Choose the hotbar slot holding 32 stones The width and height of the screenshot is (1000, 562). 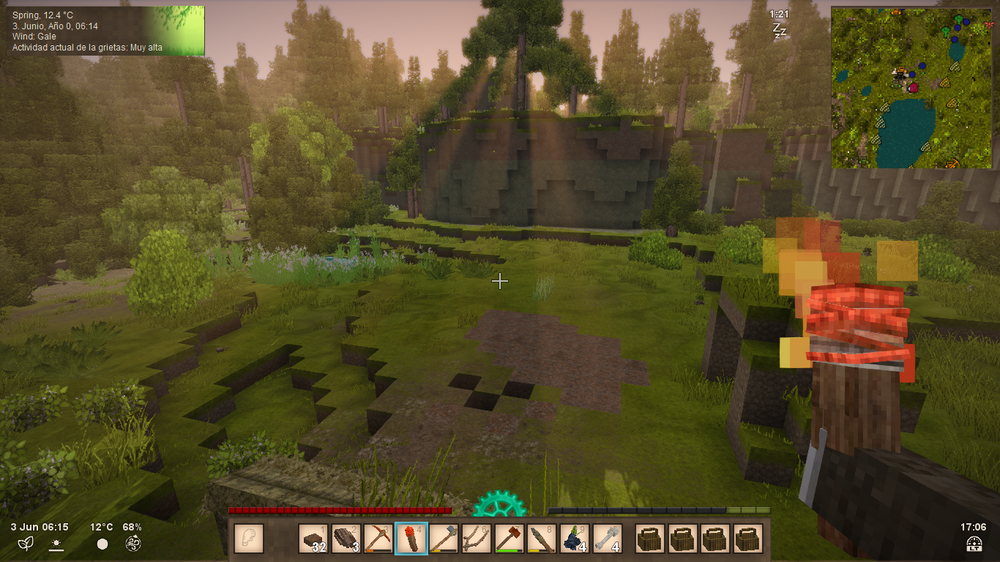[x=314, y=539]
